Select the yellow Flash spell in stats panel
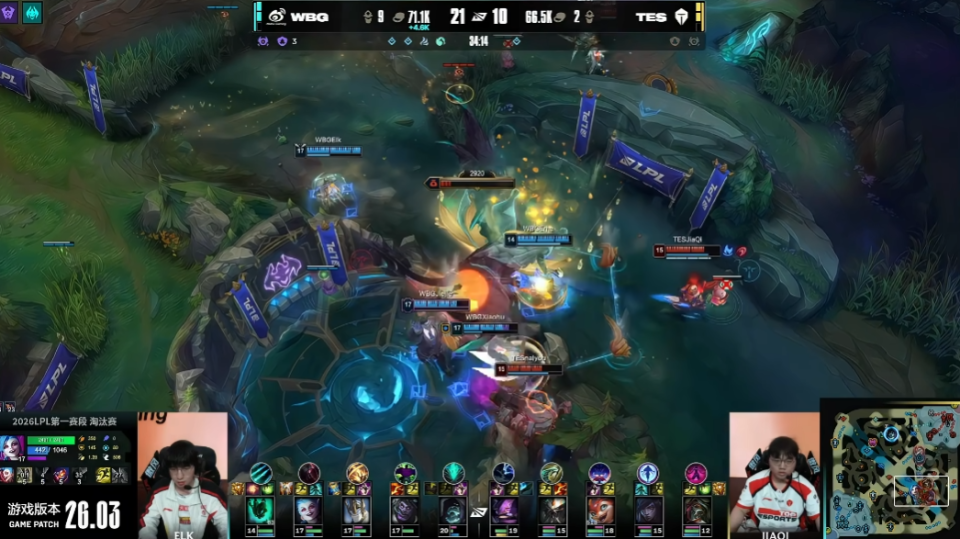 [103, 475]
